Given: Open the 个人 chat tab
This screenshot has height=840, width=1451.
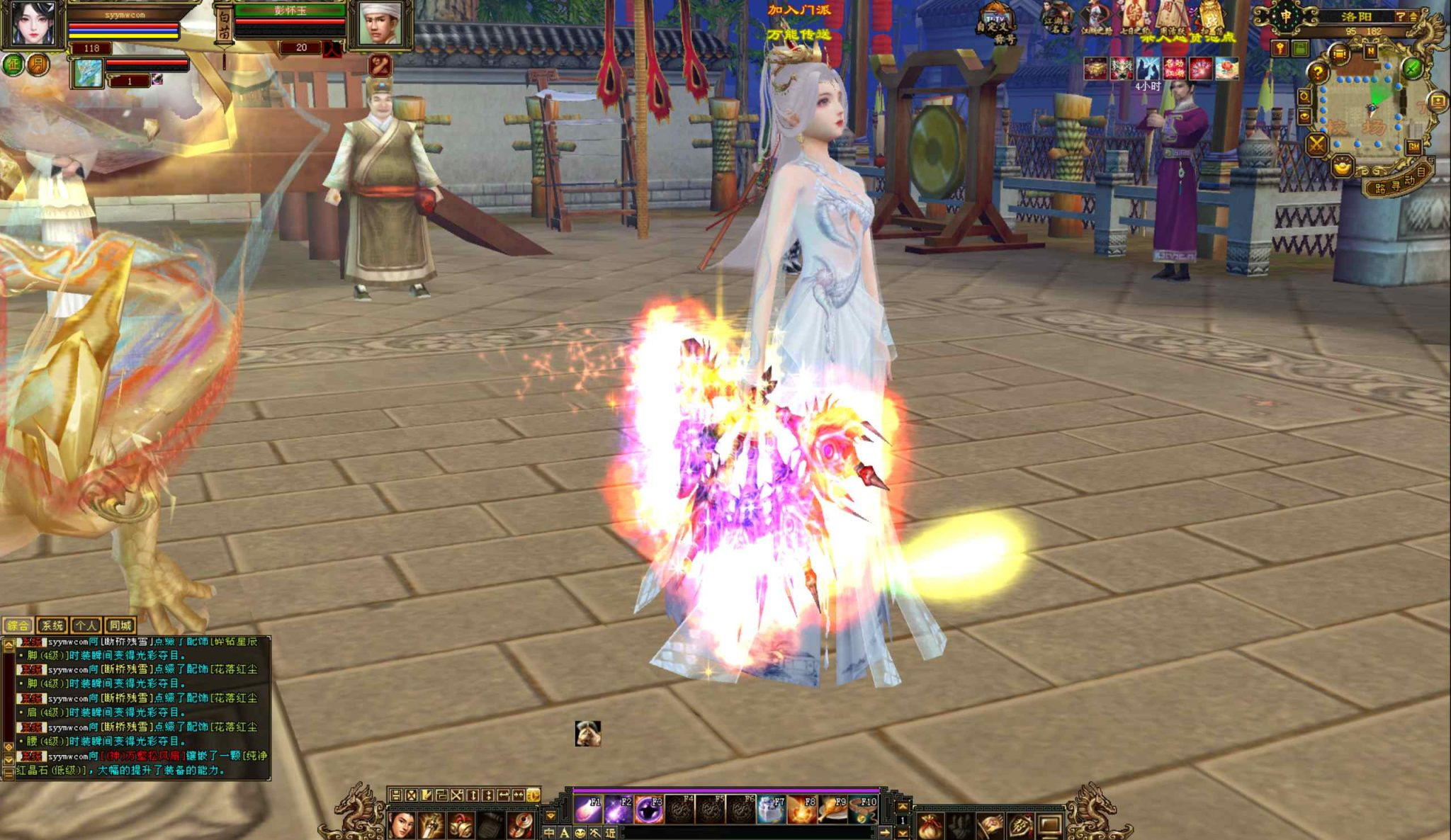Looking at the screenshot, I should click(x=86, y=625).
